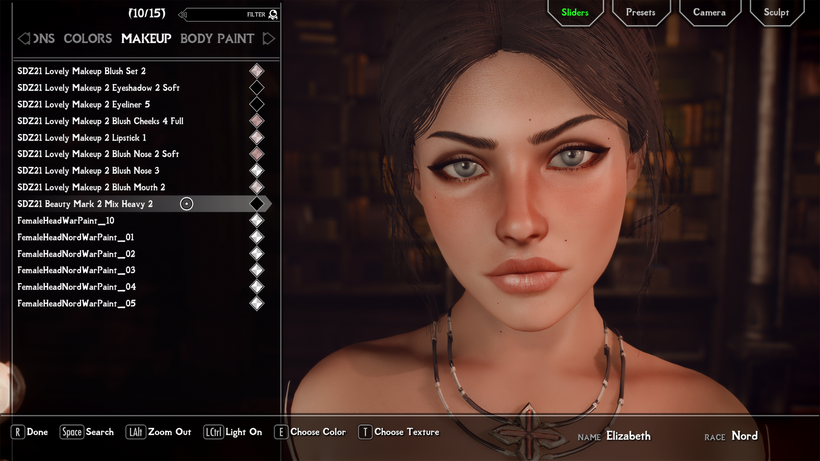Open the Body Paint category
This screenshot has height=461, width=820.
point(217,39)
